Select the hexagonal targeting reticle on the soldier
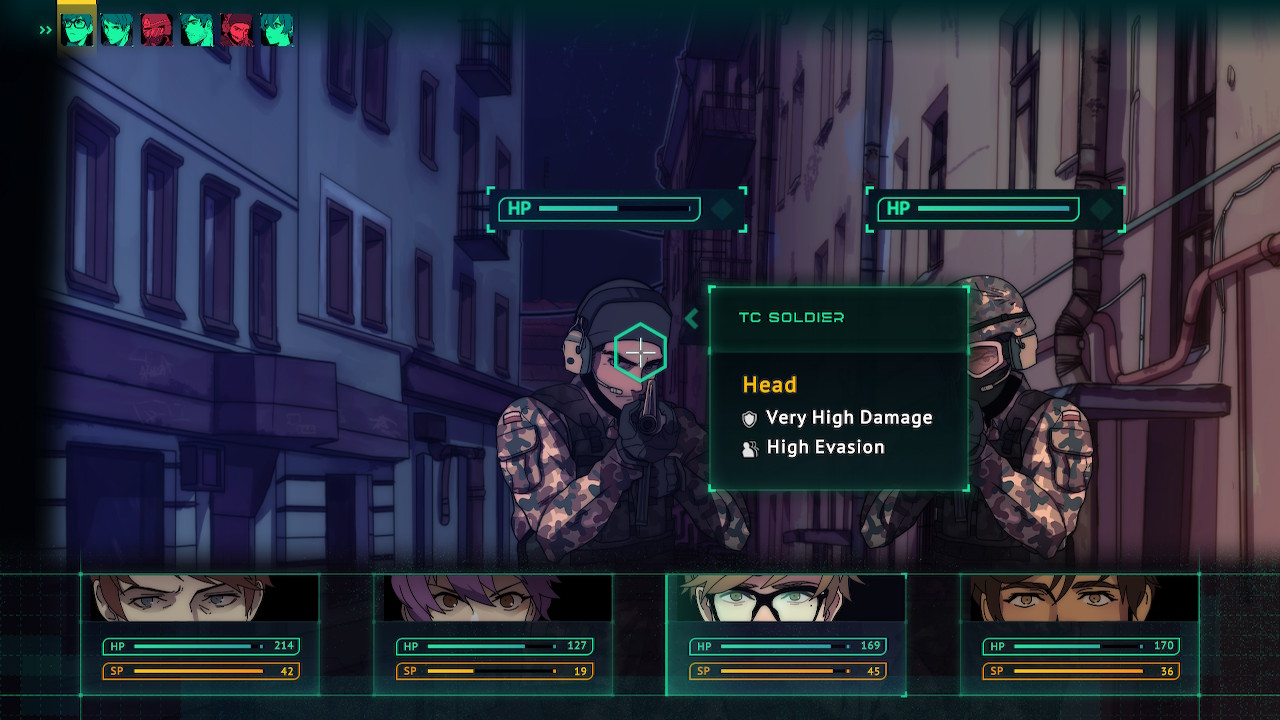Image resolution: width=1280 pixels, height=720 pixels. click(x=641, y=352)
